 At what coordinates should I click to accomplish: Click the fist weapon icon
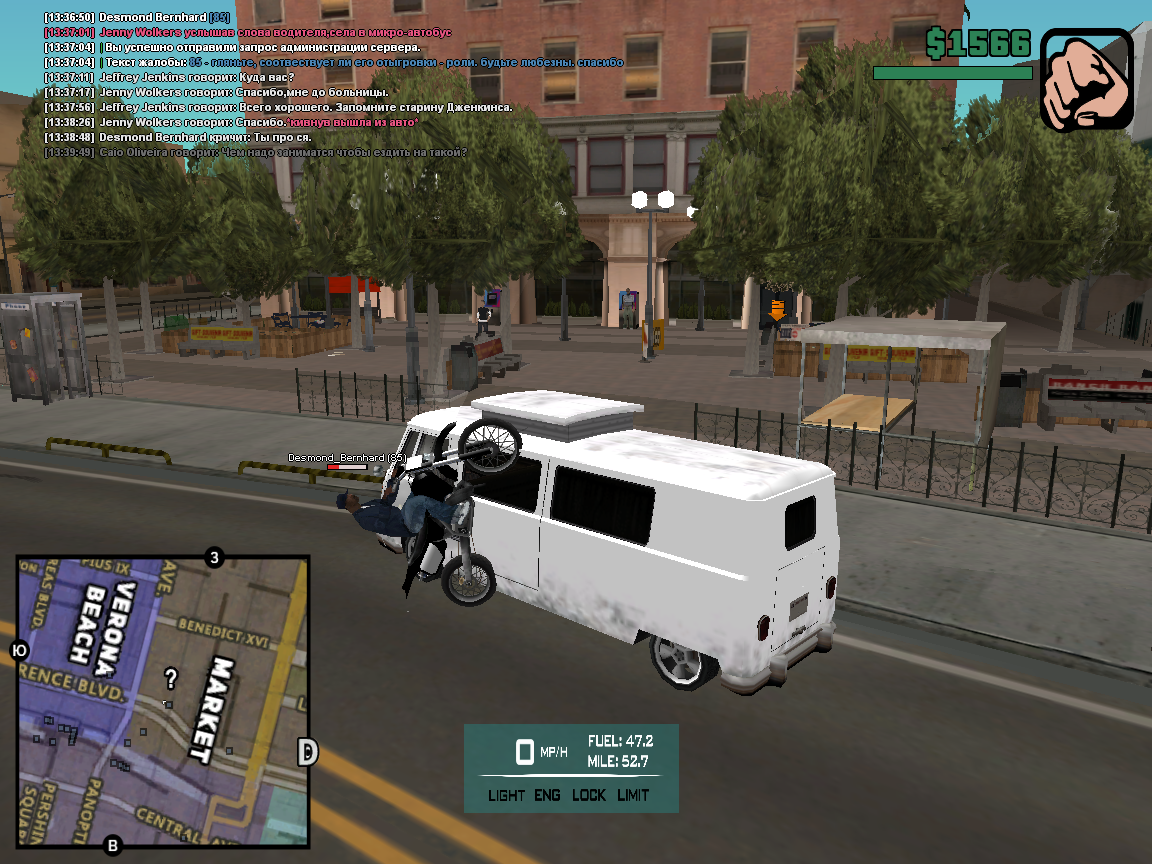pyautogui.click(x=1087, y=79)
